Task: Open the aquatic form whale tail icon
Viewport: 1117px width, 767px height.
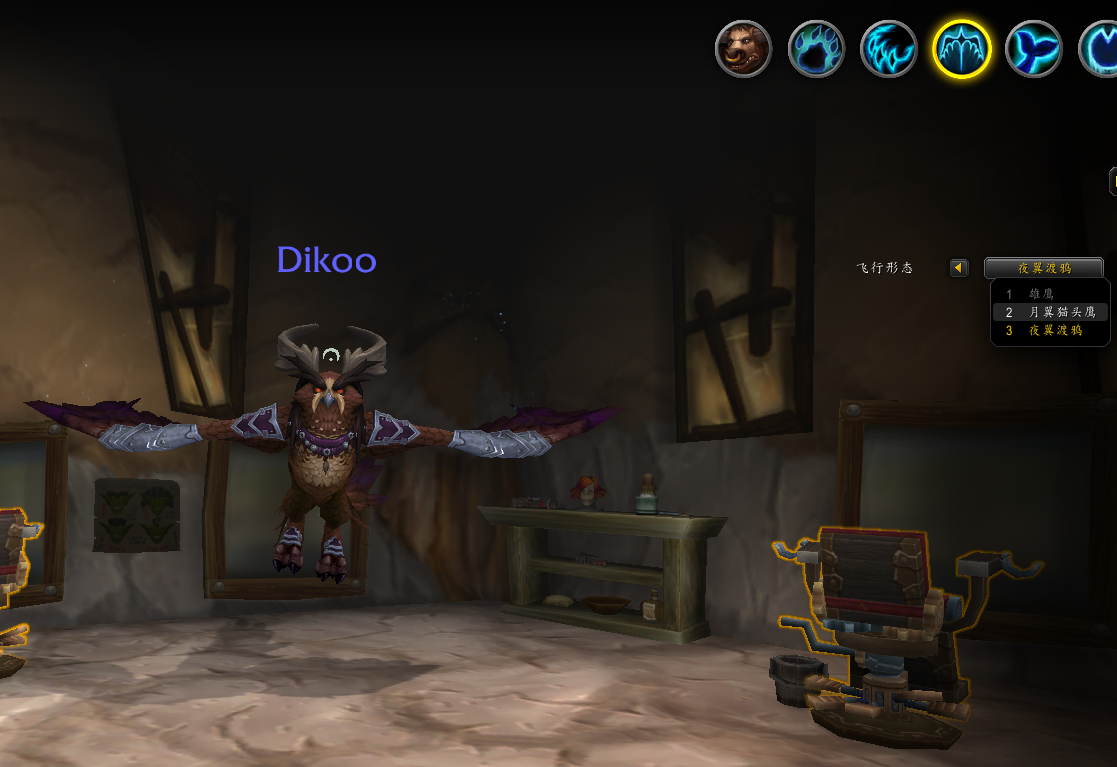Action: point(1034,49)
